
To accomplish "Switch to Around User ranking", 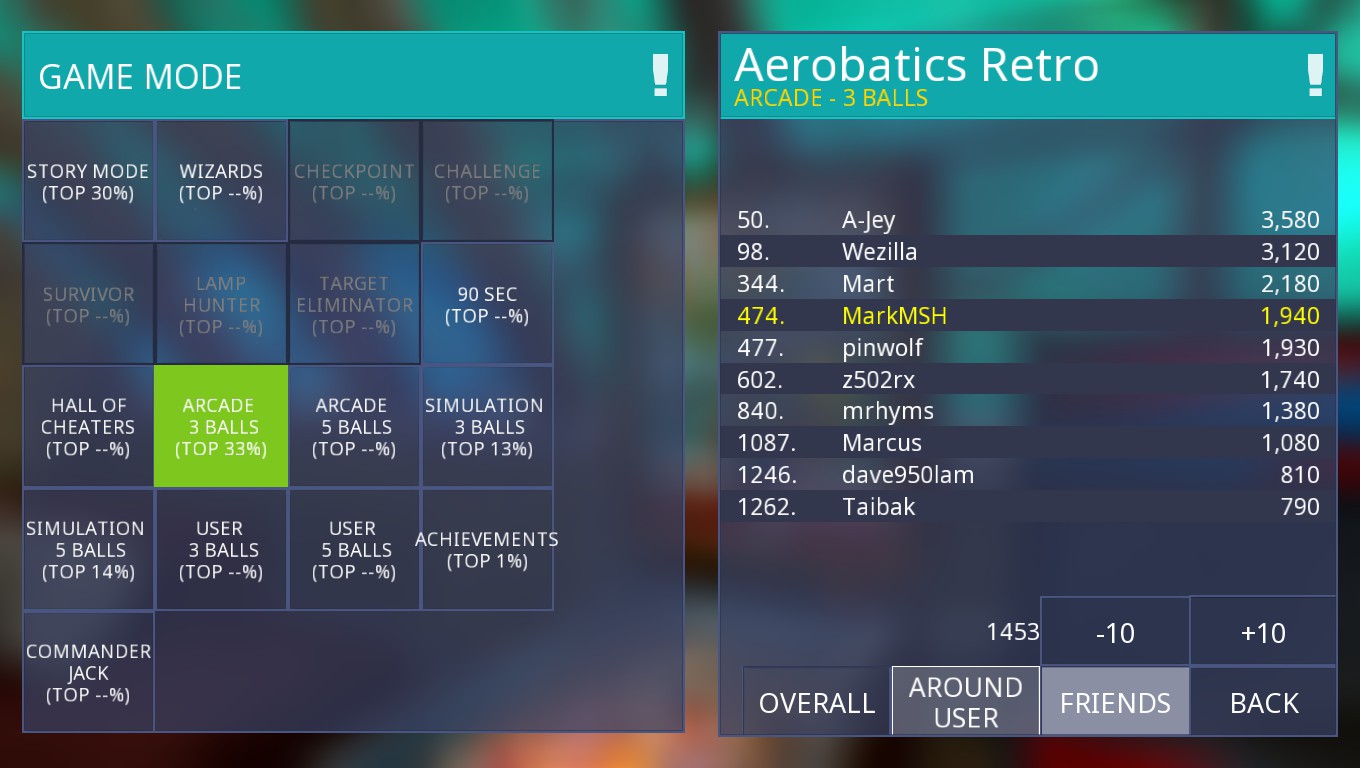I will click(x=966, y=701).
